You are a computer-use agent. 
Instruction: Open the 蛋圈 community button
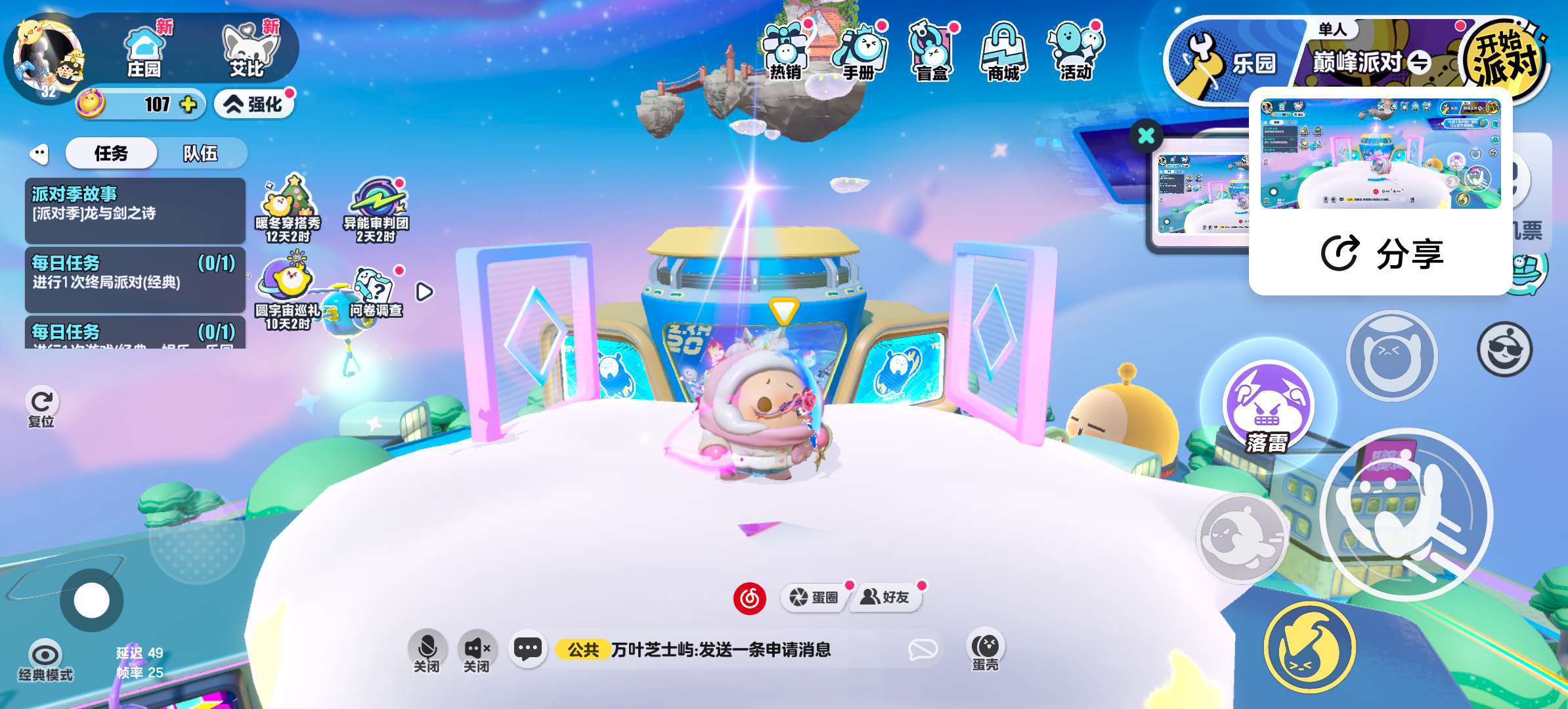(x=814, y=597)
